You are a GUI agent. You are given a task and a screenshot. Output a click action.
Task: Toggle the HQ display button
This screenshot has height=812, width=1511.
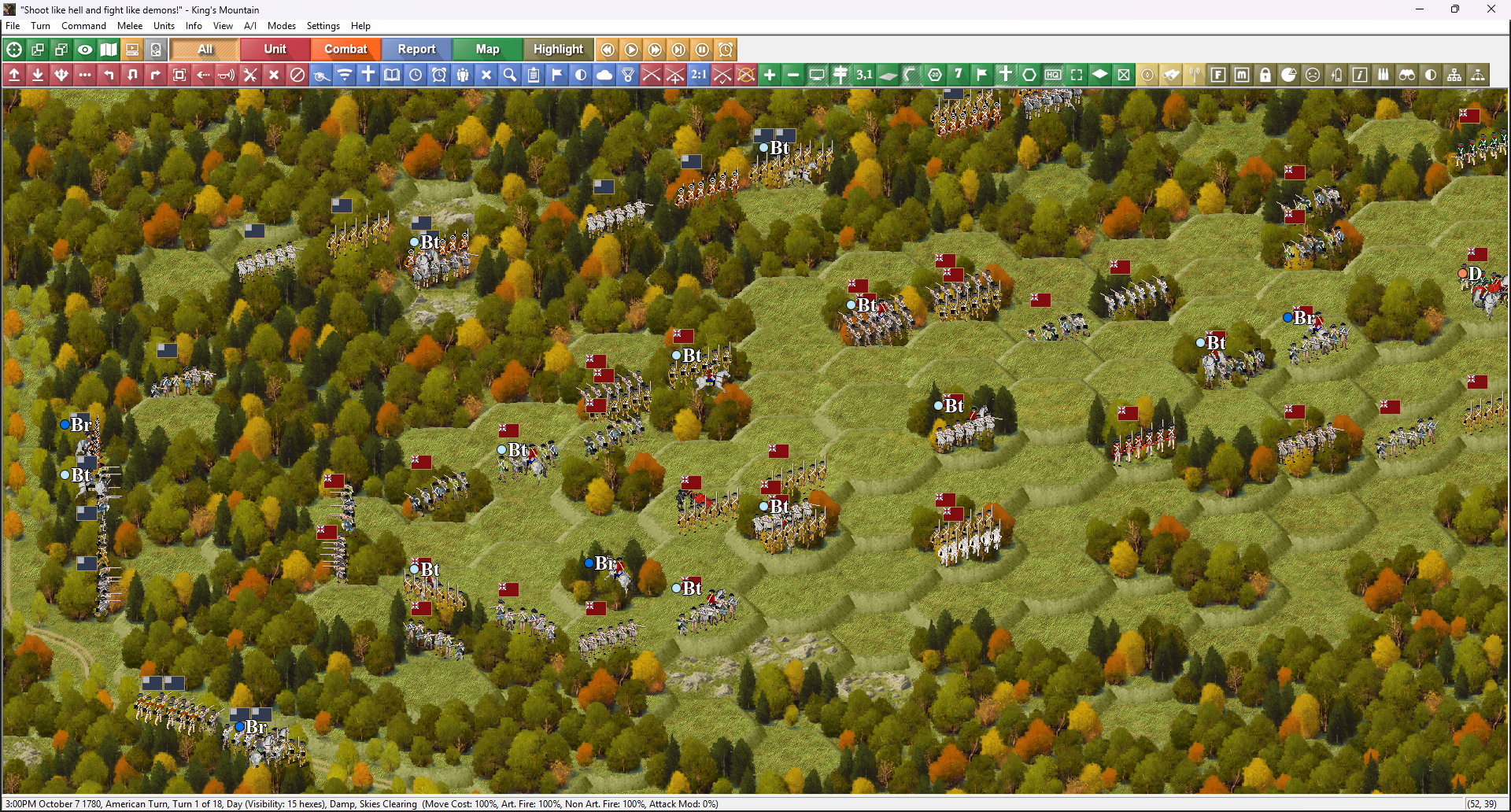pyautogui.click(x=1053, y=75)
